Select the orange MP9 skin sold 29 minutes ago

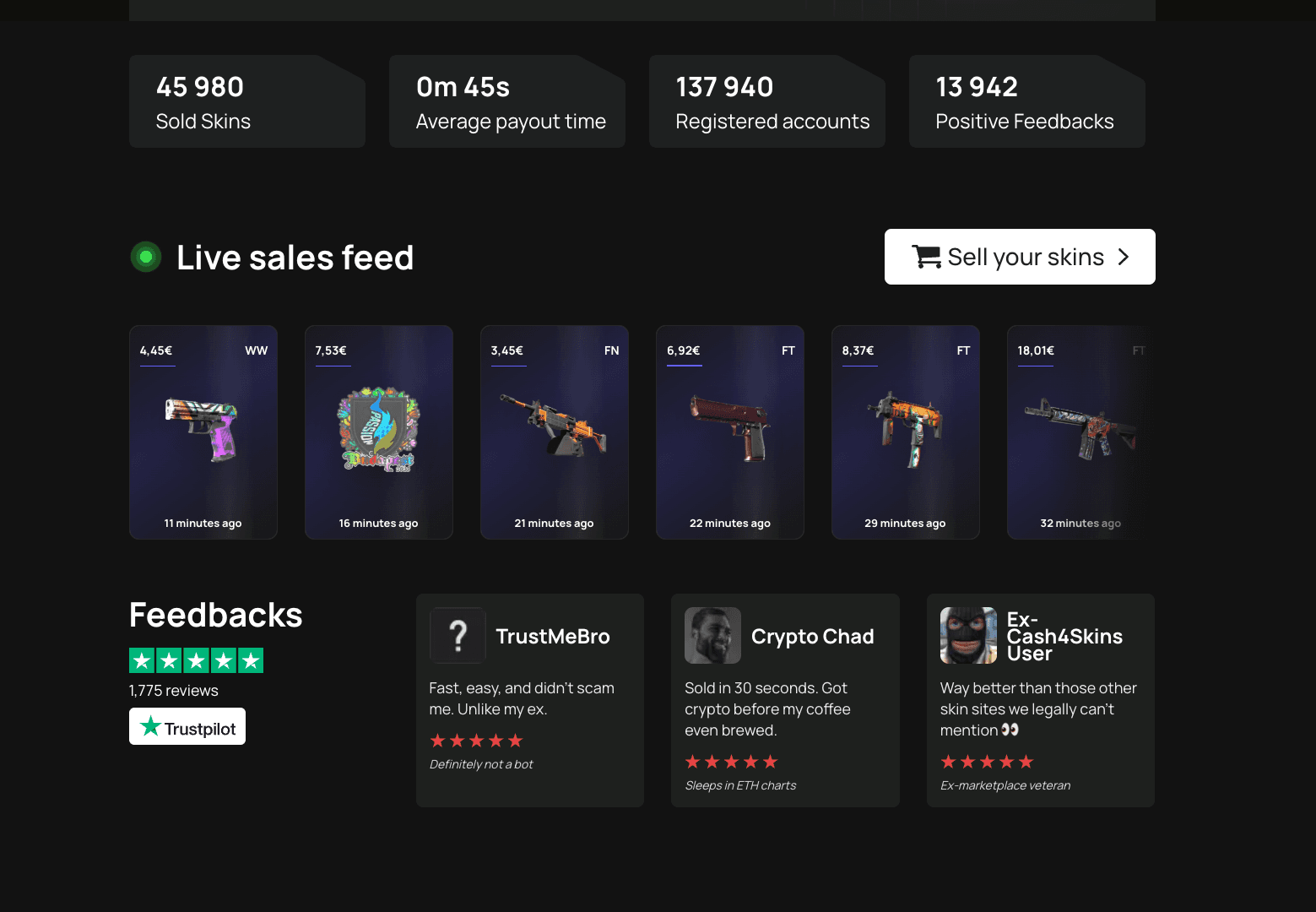point(905,432)
